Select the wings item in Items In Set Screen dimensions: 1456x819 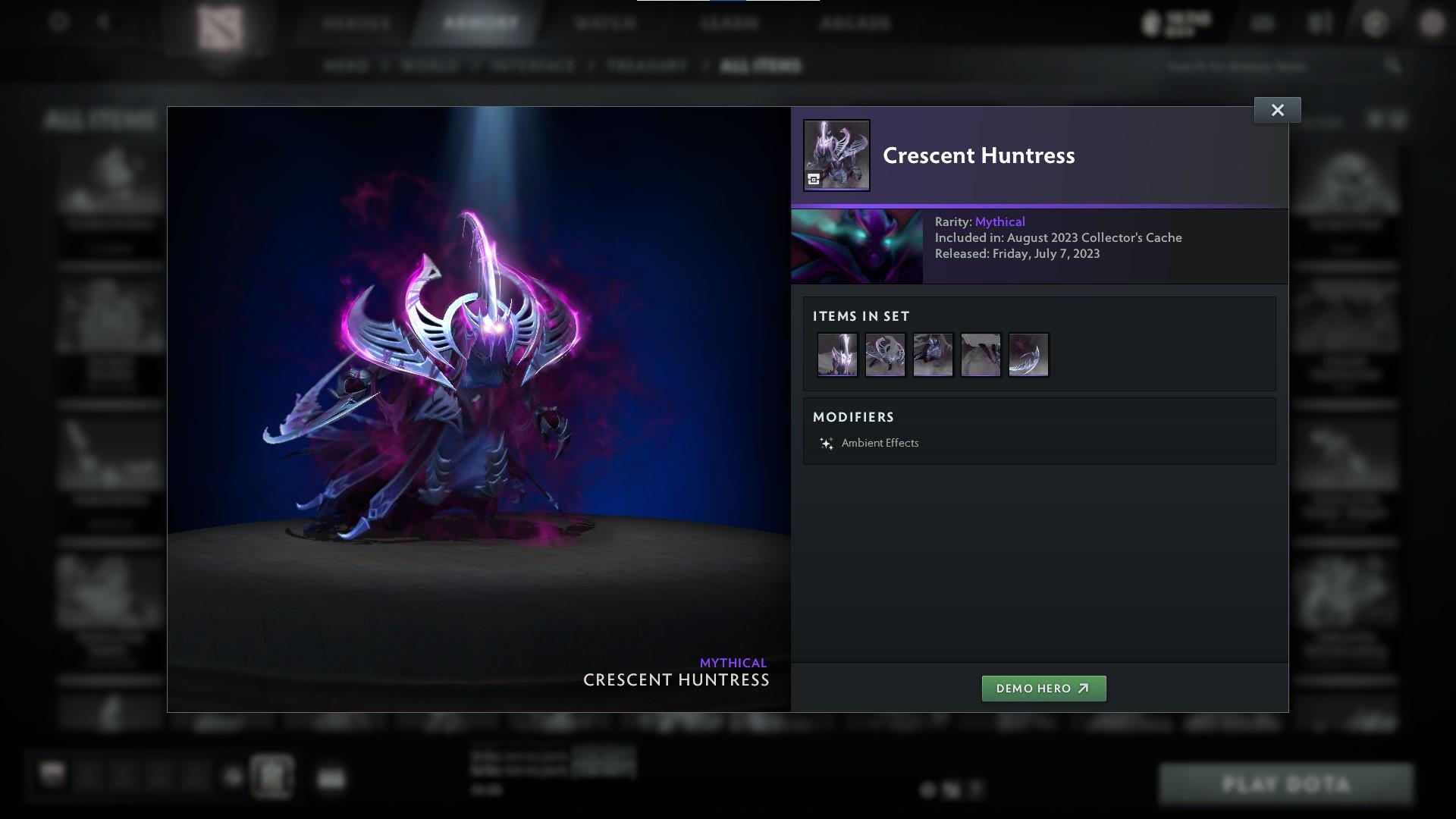pyautogui.click(x=885, y=353)
